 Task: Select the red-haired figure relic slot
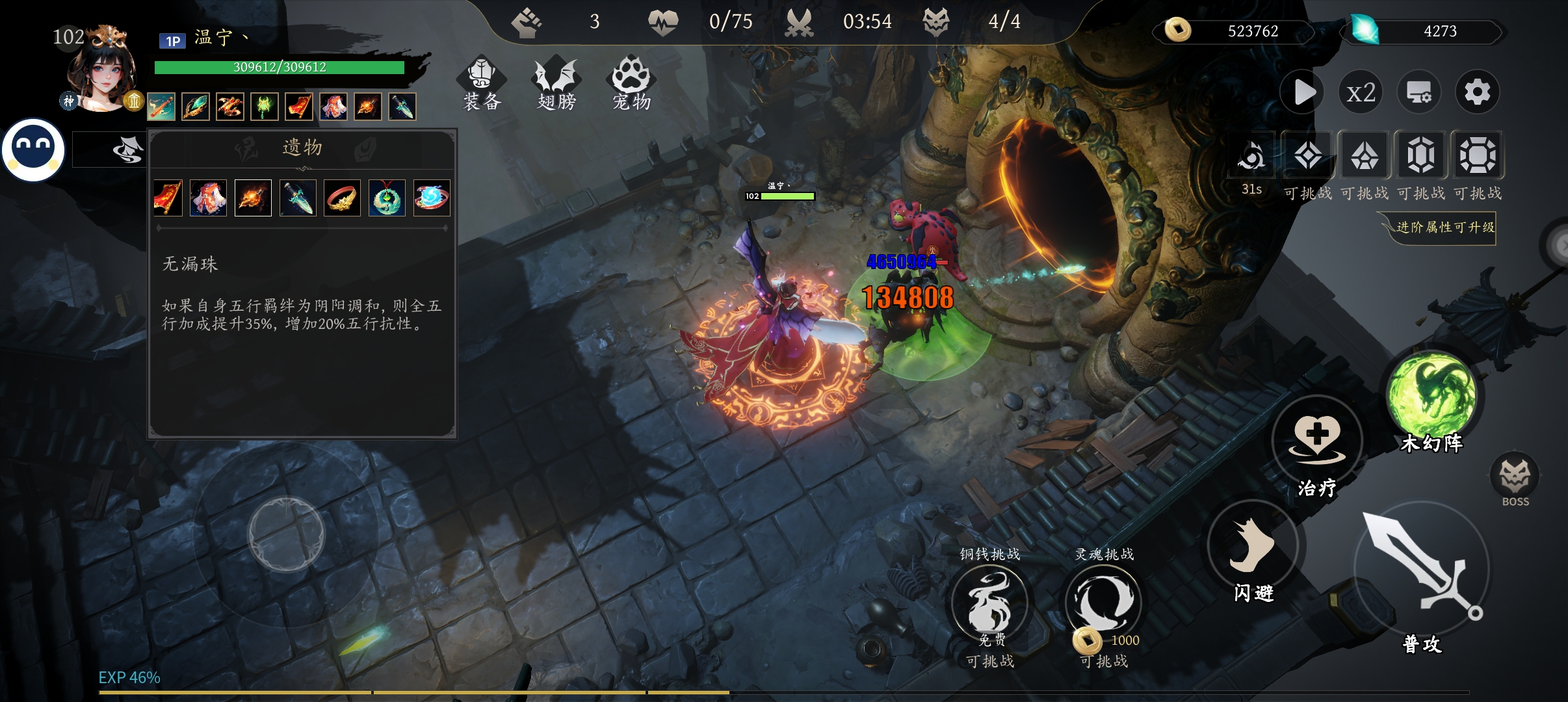[x=208, y=198]
